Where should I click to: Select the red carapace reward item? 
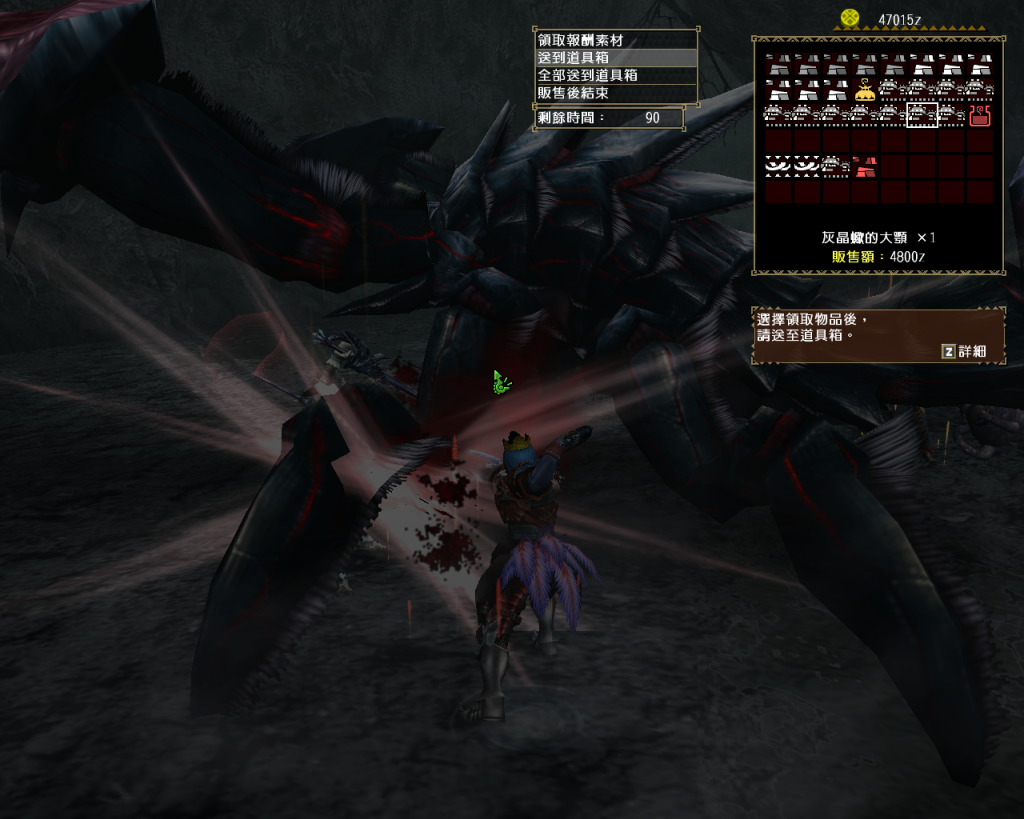[864, 166]
